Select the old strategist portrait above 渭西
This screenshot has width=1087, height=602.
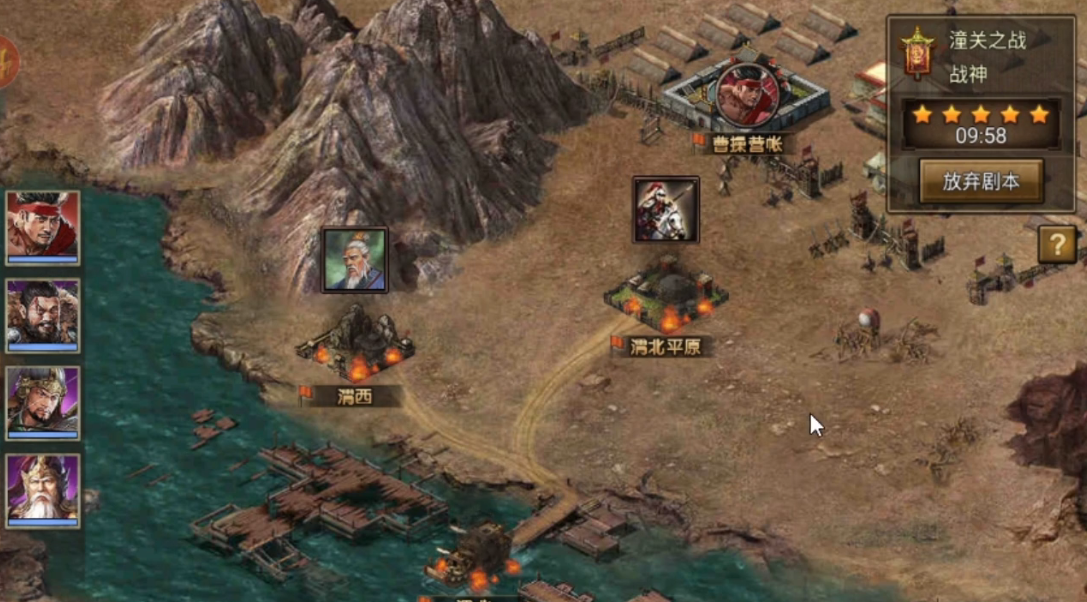pyautogui.click(x=354, y=260)
